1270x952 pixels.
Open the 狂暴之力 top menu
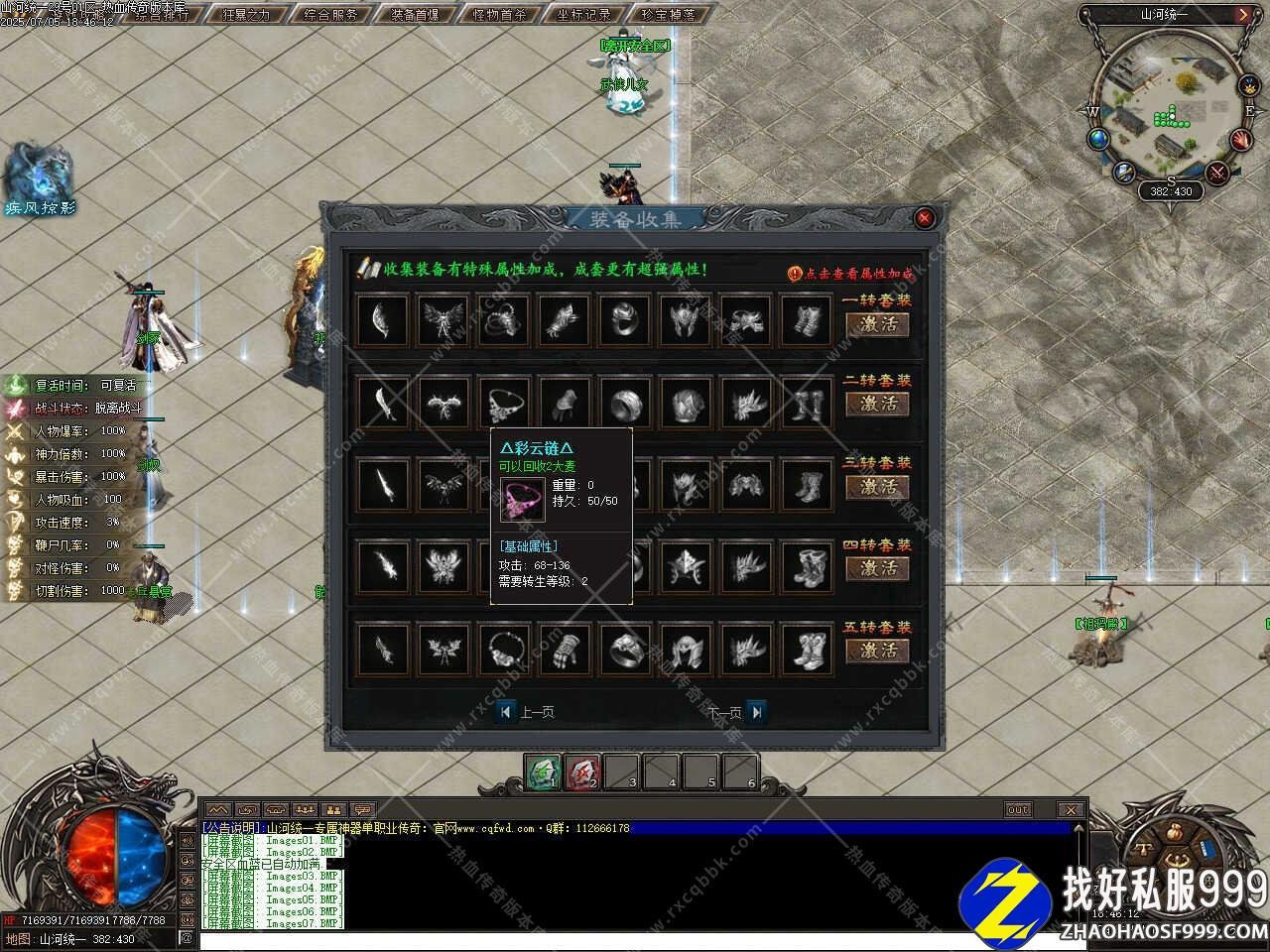[246, 15]
